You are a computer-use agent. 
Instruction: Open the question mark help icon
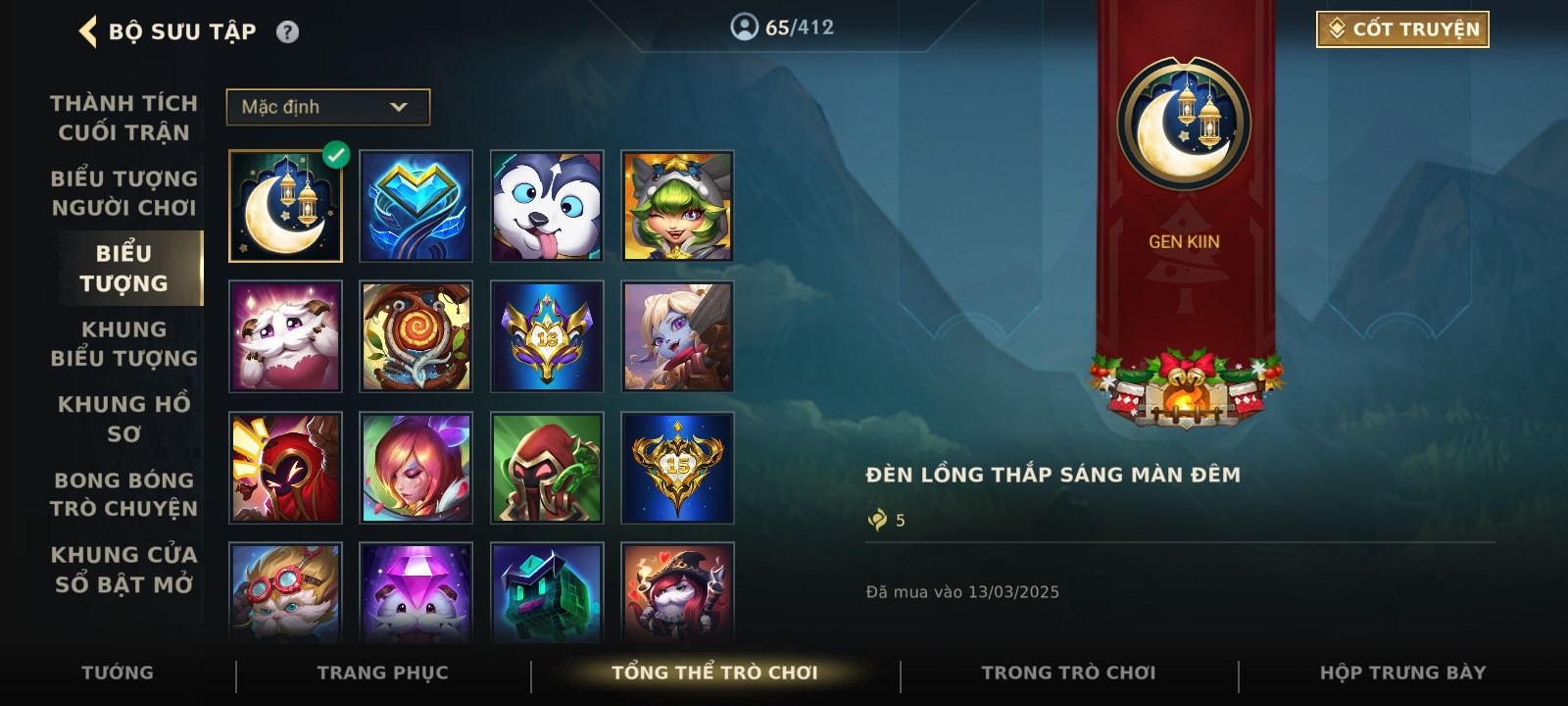tap(287, 32)
